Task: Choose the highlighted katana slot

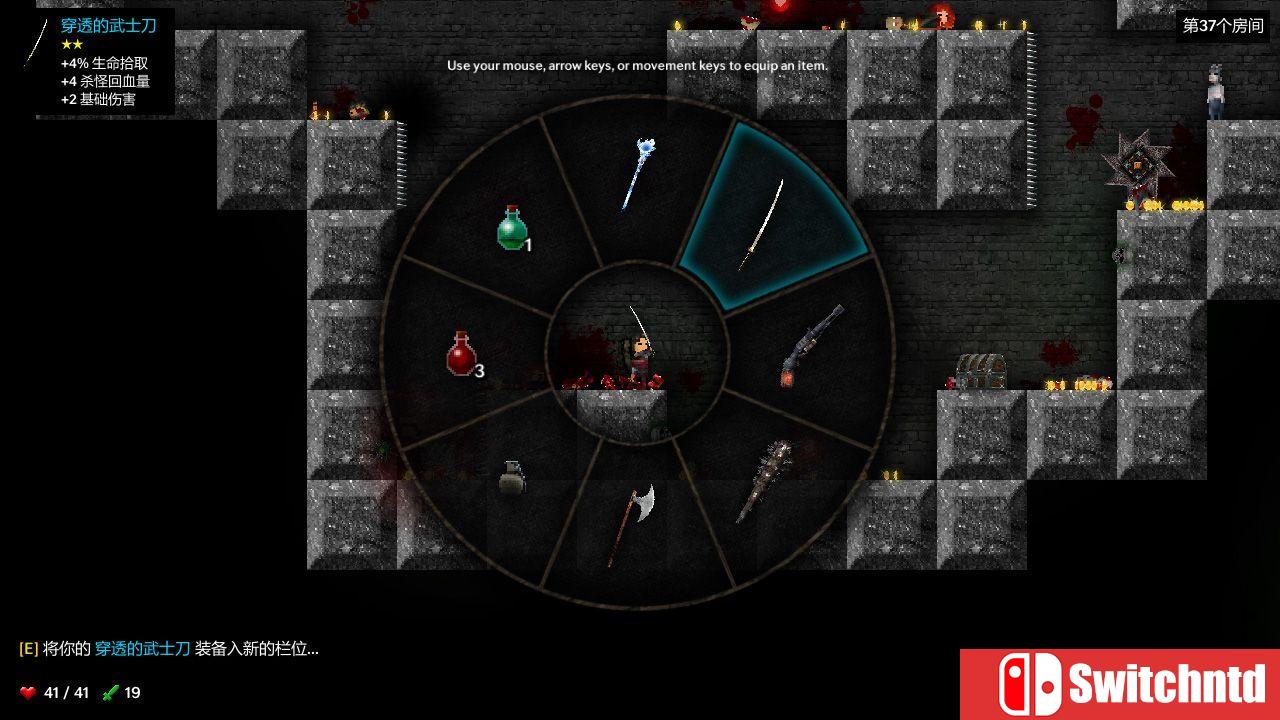Action: (x=764, y=223)
